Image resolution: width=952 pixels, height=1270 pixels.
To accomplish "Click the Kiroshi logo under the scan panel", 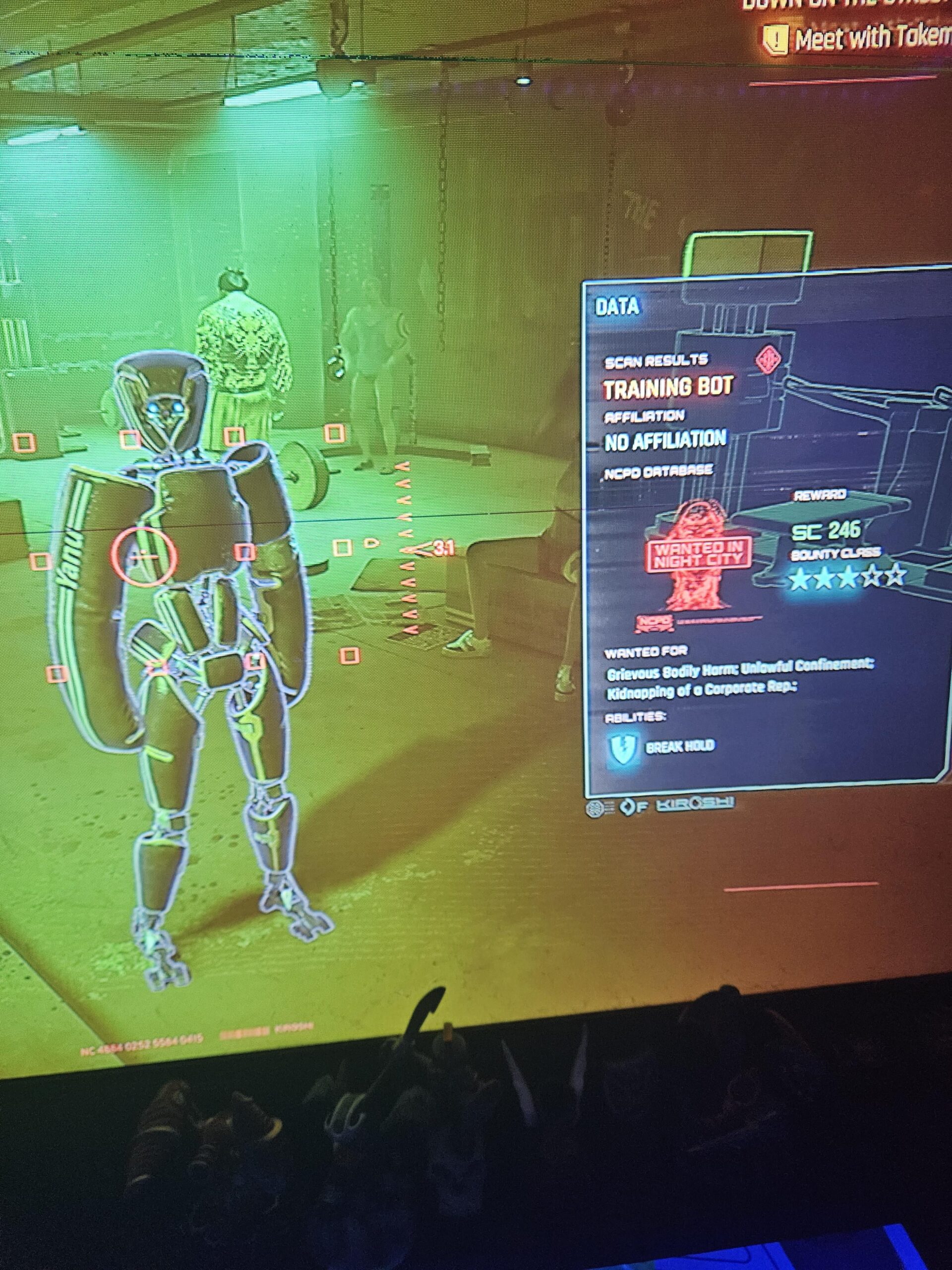I will point(694,804).
